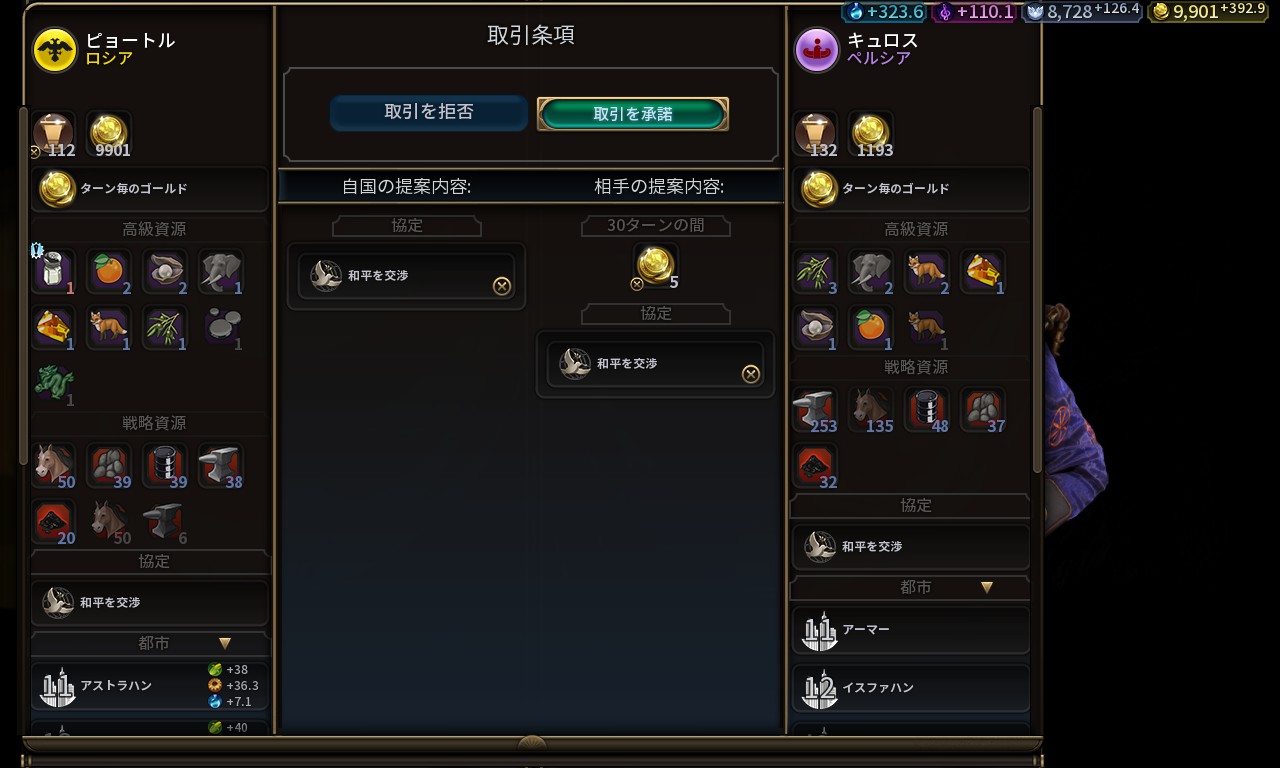Select Cyrus's 1193 gold lump sum

pos(870,134)
